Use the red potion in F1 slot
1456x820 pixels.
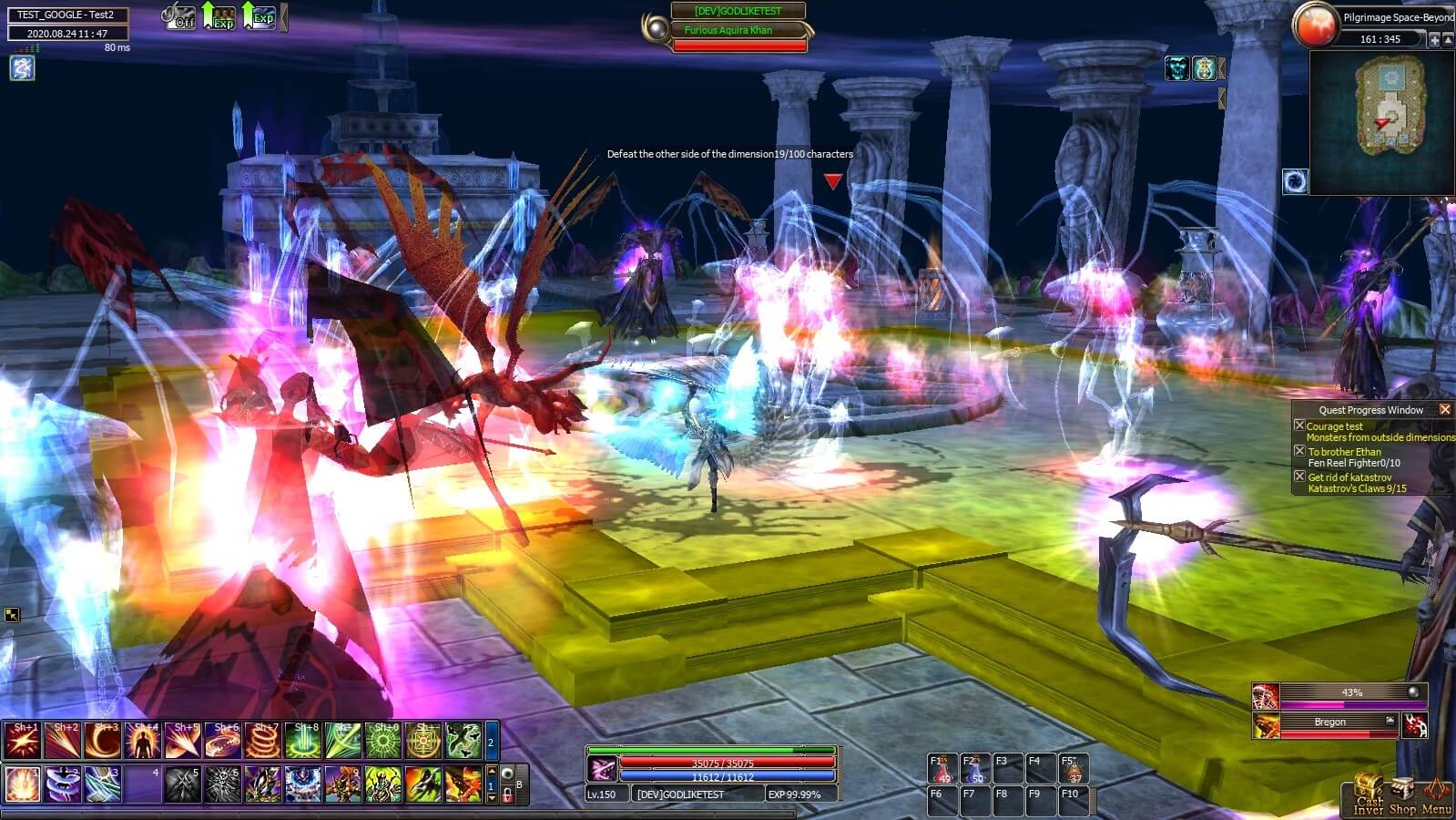coord(942,770)
